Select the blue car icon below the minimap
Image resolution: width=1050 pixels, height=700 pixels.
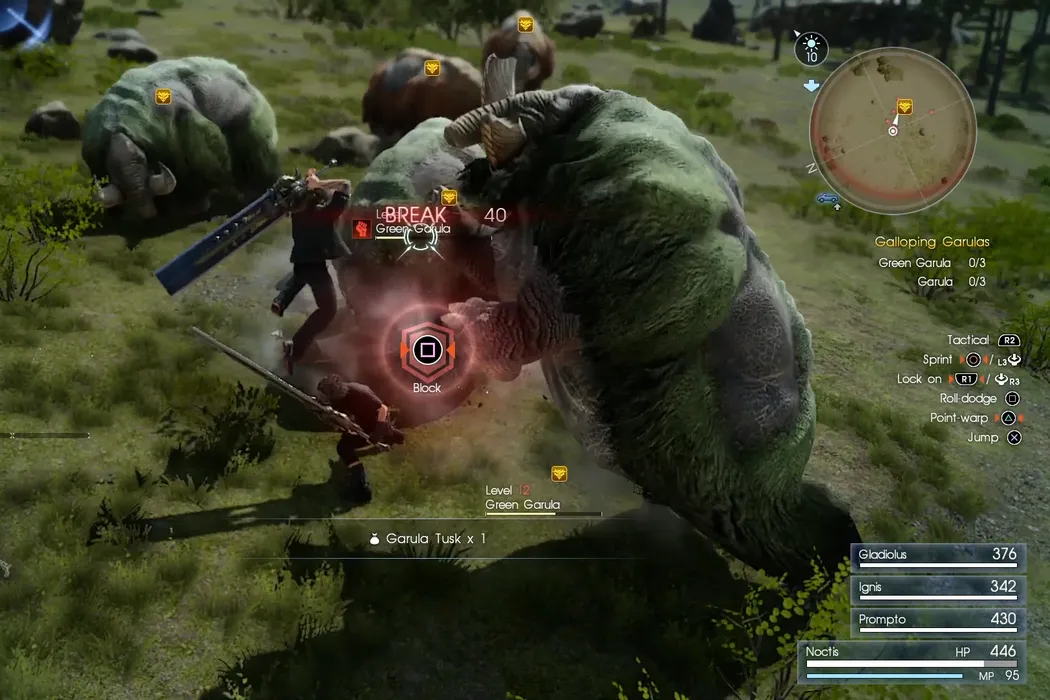(x=828, y=198)
